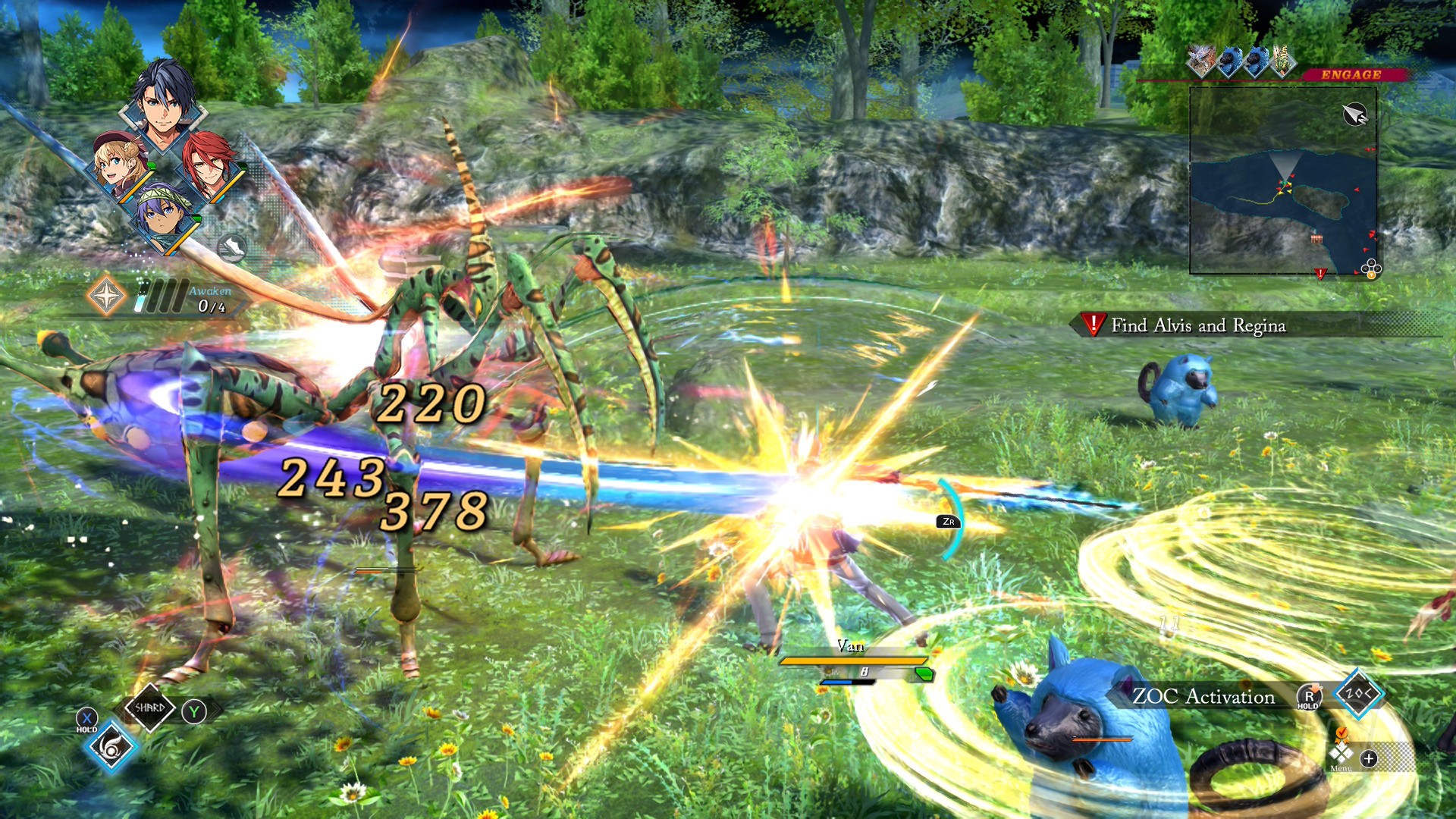Open the minimap
Viewport: 1456px width, 819px height.
click(x=1283, y=180)
